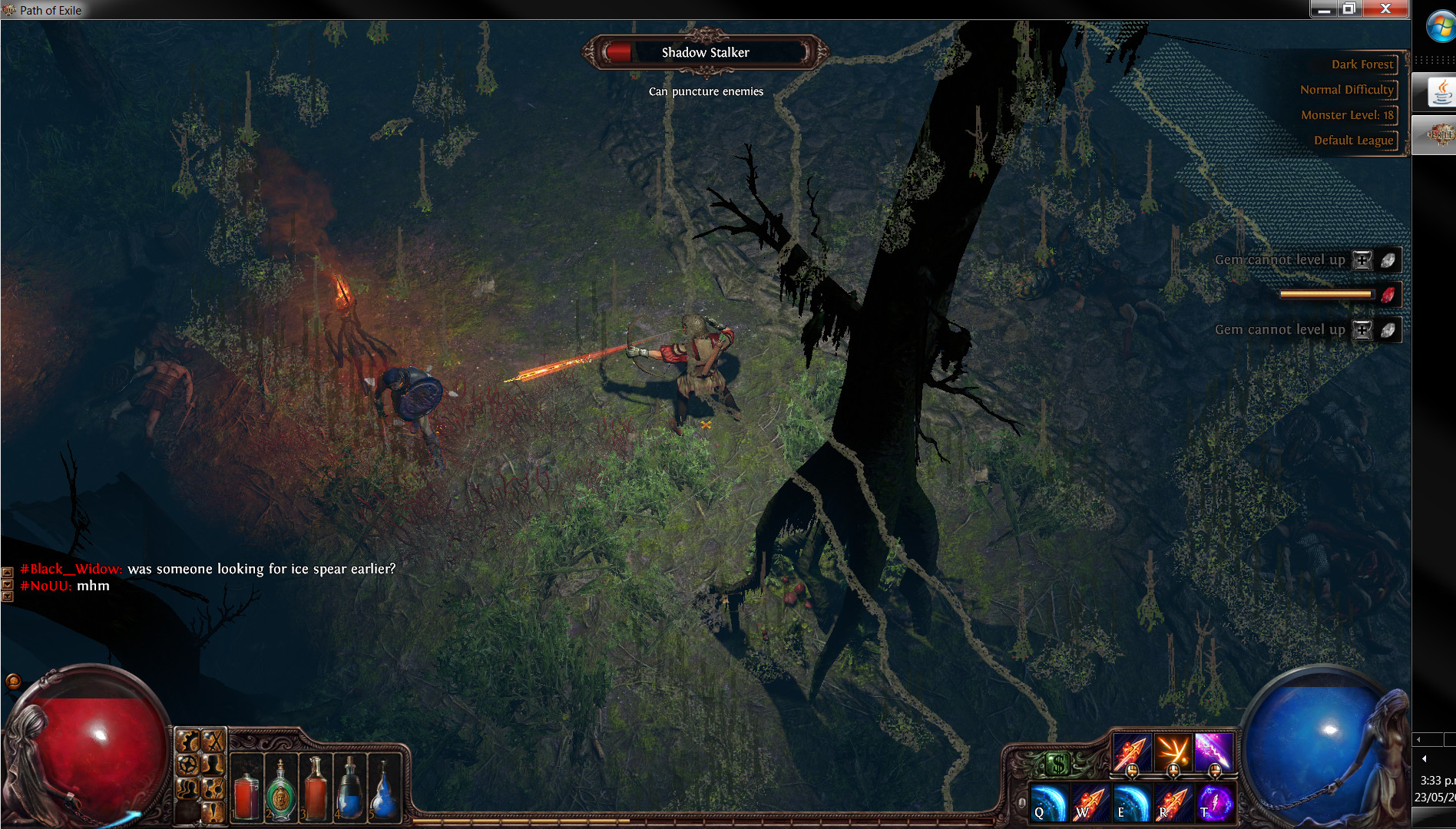The height and width of the screenshot is (829, 1456).
Task: Use the round blue mana flask numbered 5
Action: (x=384, y=794)
